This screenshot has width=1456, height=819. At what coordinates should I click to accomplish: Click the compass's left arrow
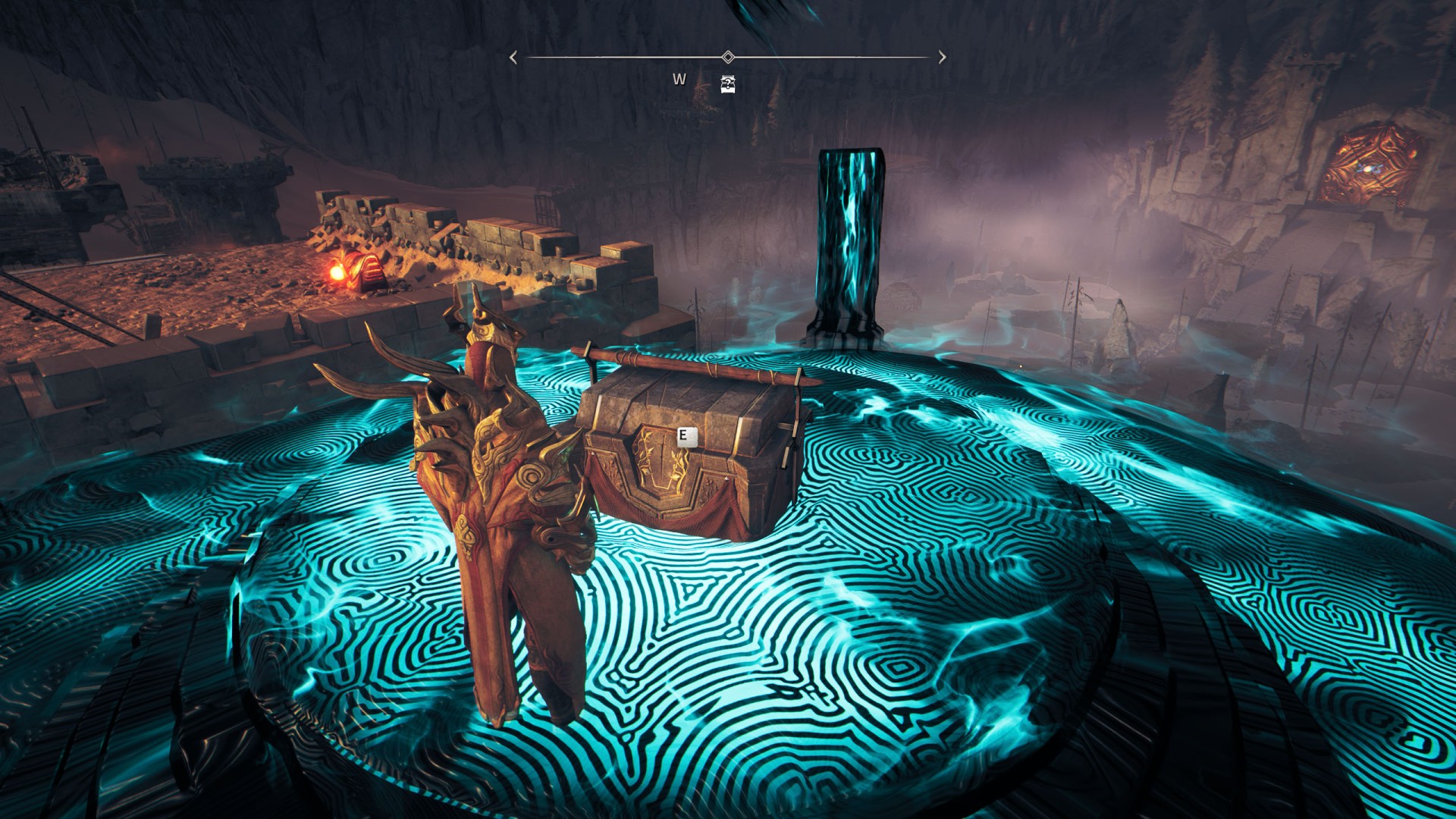(x=513, y=58)
